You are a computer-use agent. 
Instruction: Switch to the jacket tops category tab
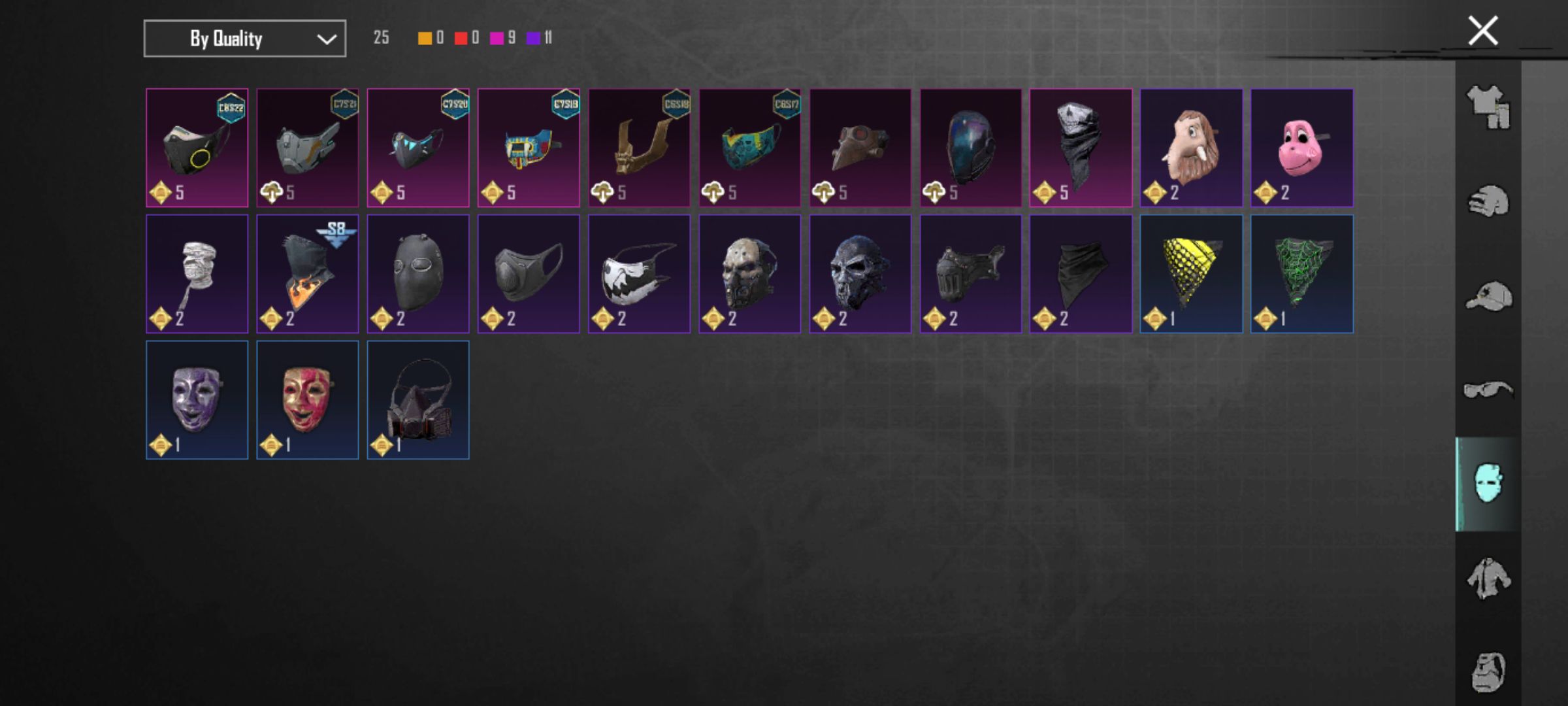pyautogui.click(x=1488, y=578)
